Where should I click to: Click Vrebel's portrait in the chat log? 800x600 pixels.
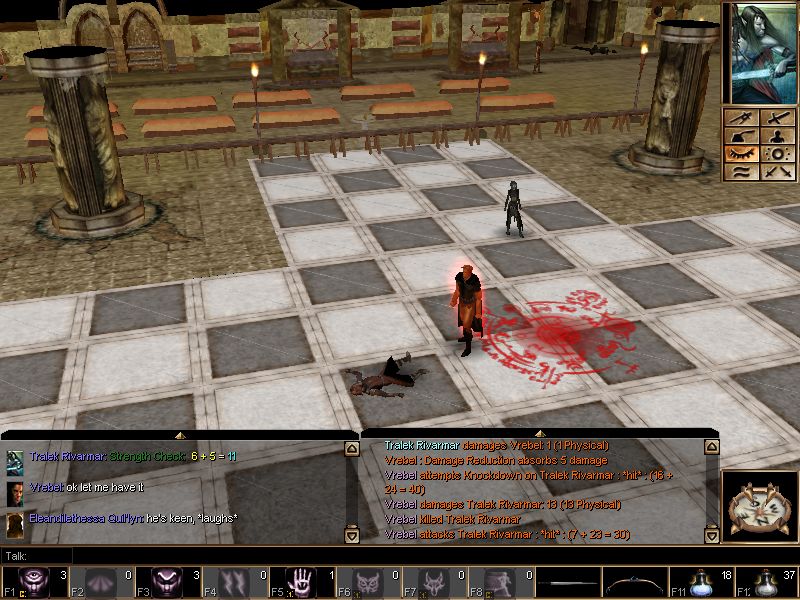point(15,492)
